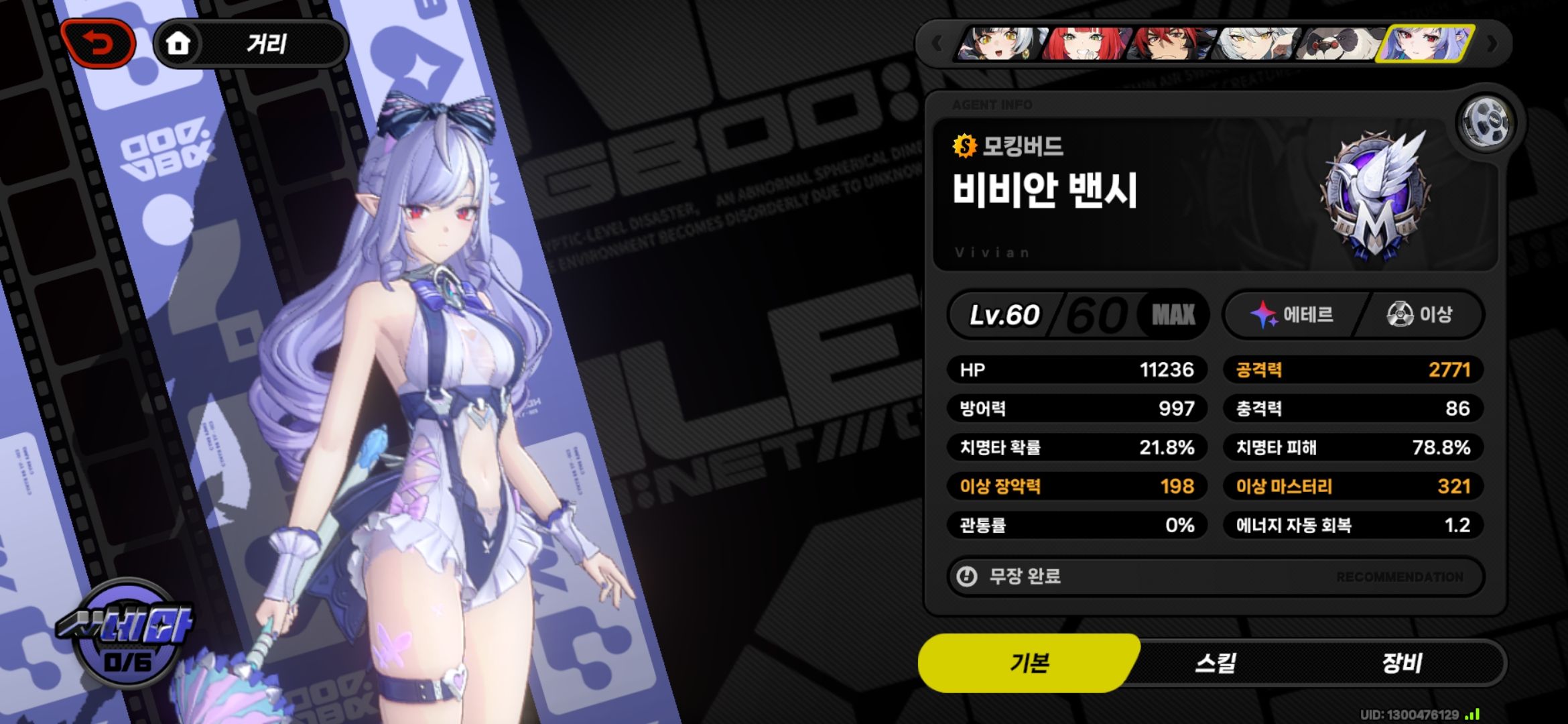Click the home icon beside 거리
This screenshot has height=724, width=1568.
tap(178, 43)
